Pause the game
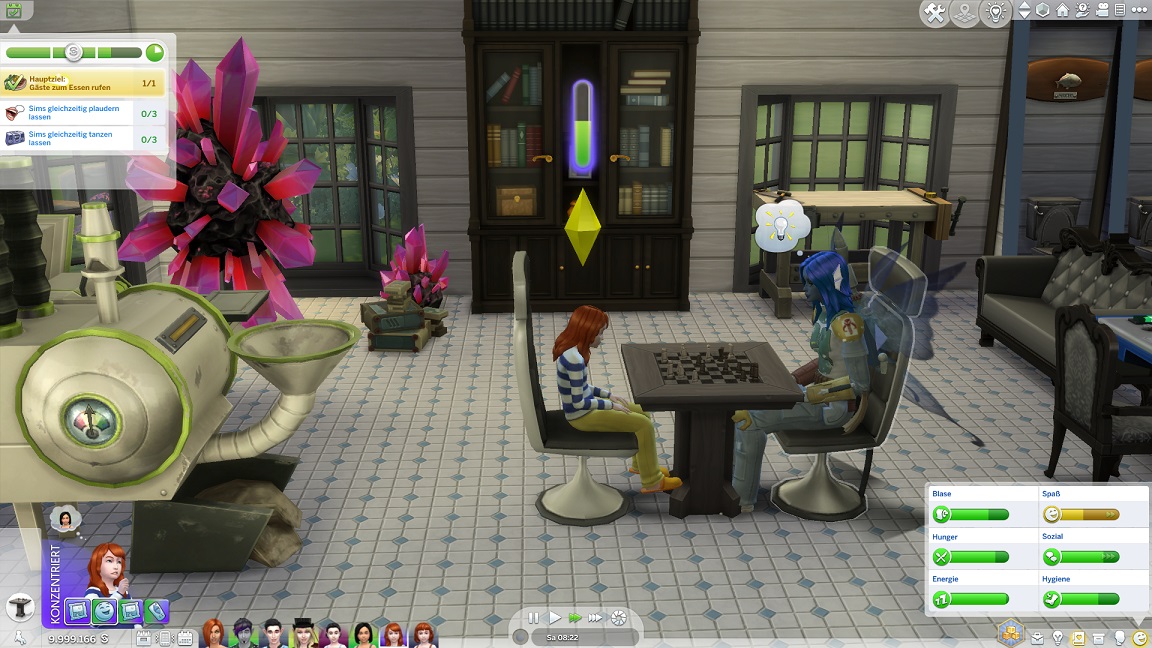The height and width of the screenshot is (648, 1152). coord(534,619)
